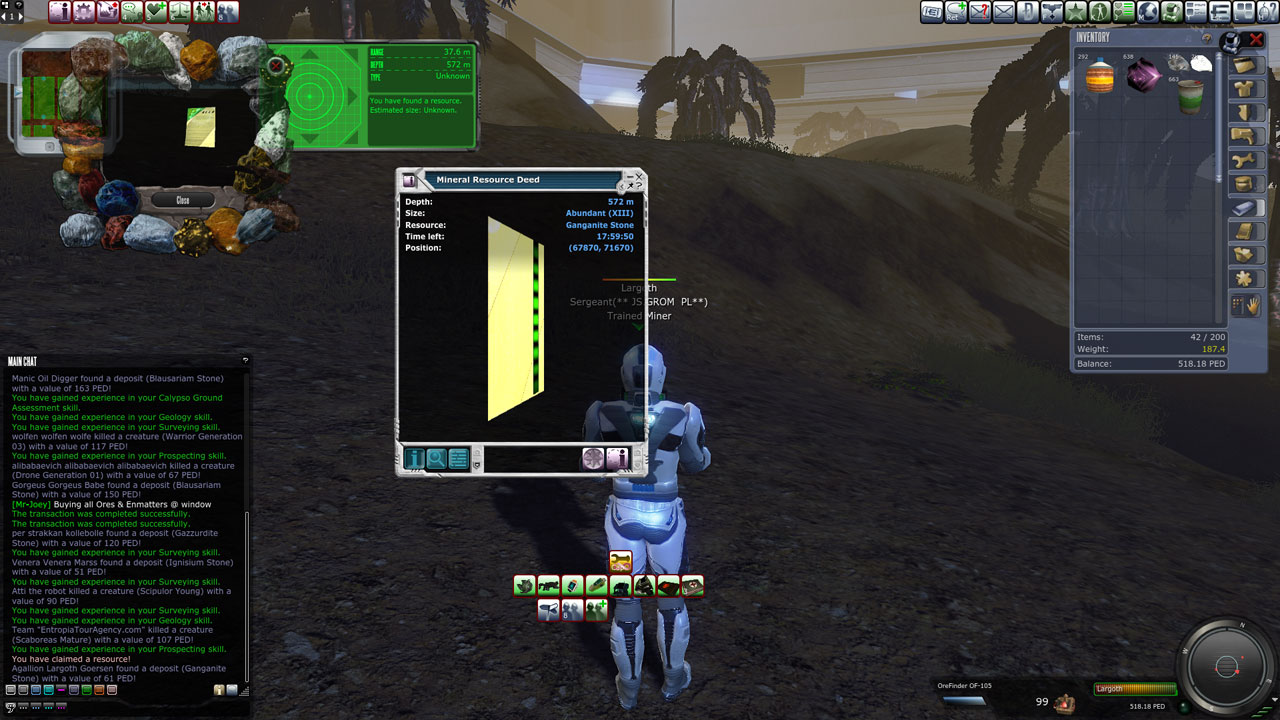The image size is (1280, 720).
Task: Click the circular radar minimap
Action: [1227, 667]
